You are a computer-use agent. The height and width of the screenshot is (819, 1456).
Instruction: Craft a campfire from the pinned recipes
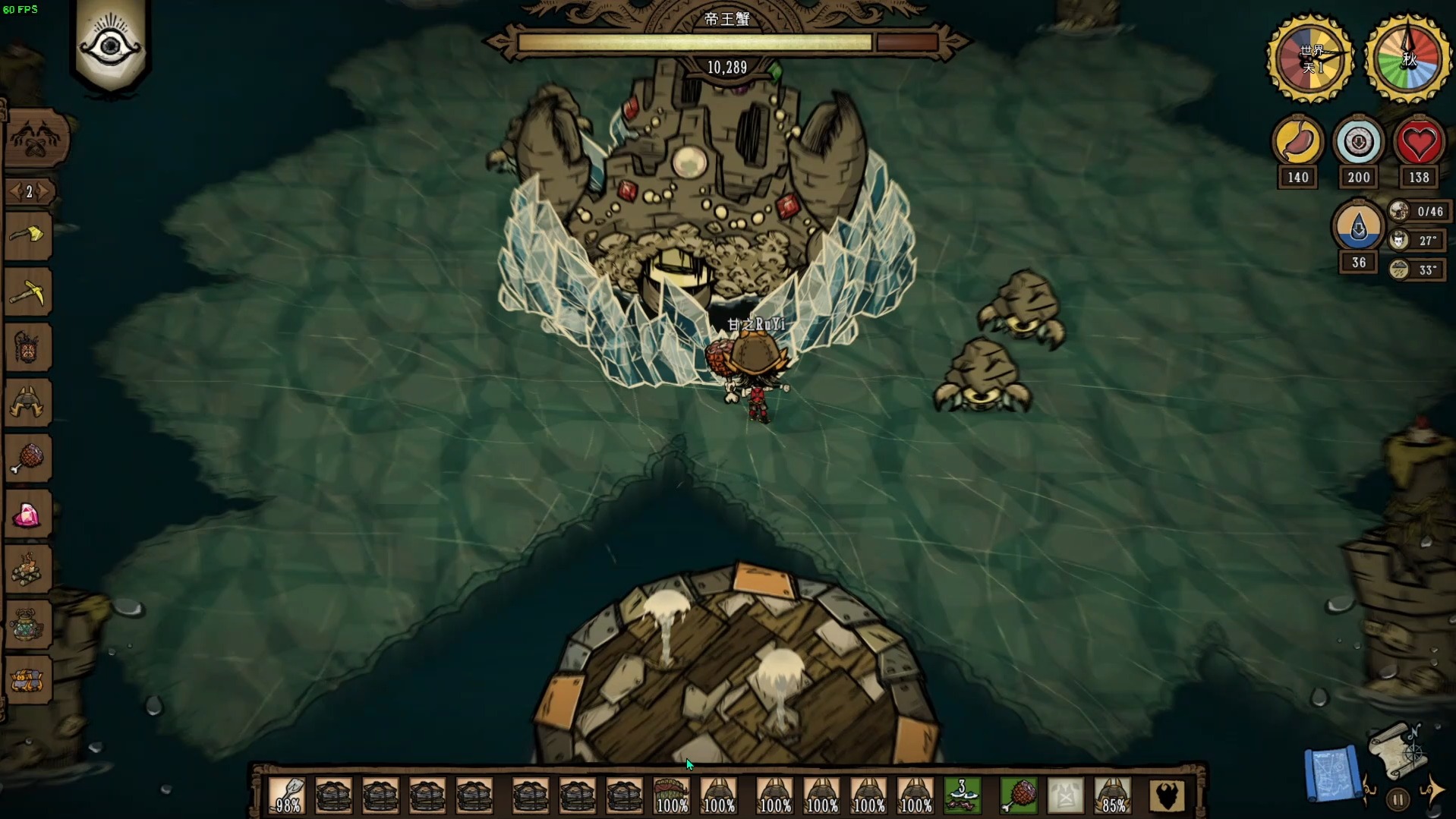pyautogui.click(x=28, y=570)
